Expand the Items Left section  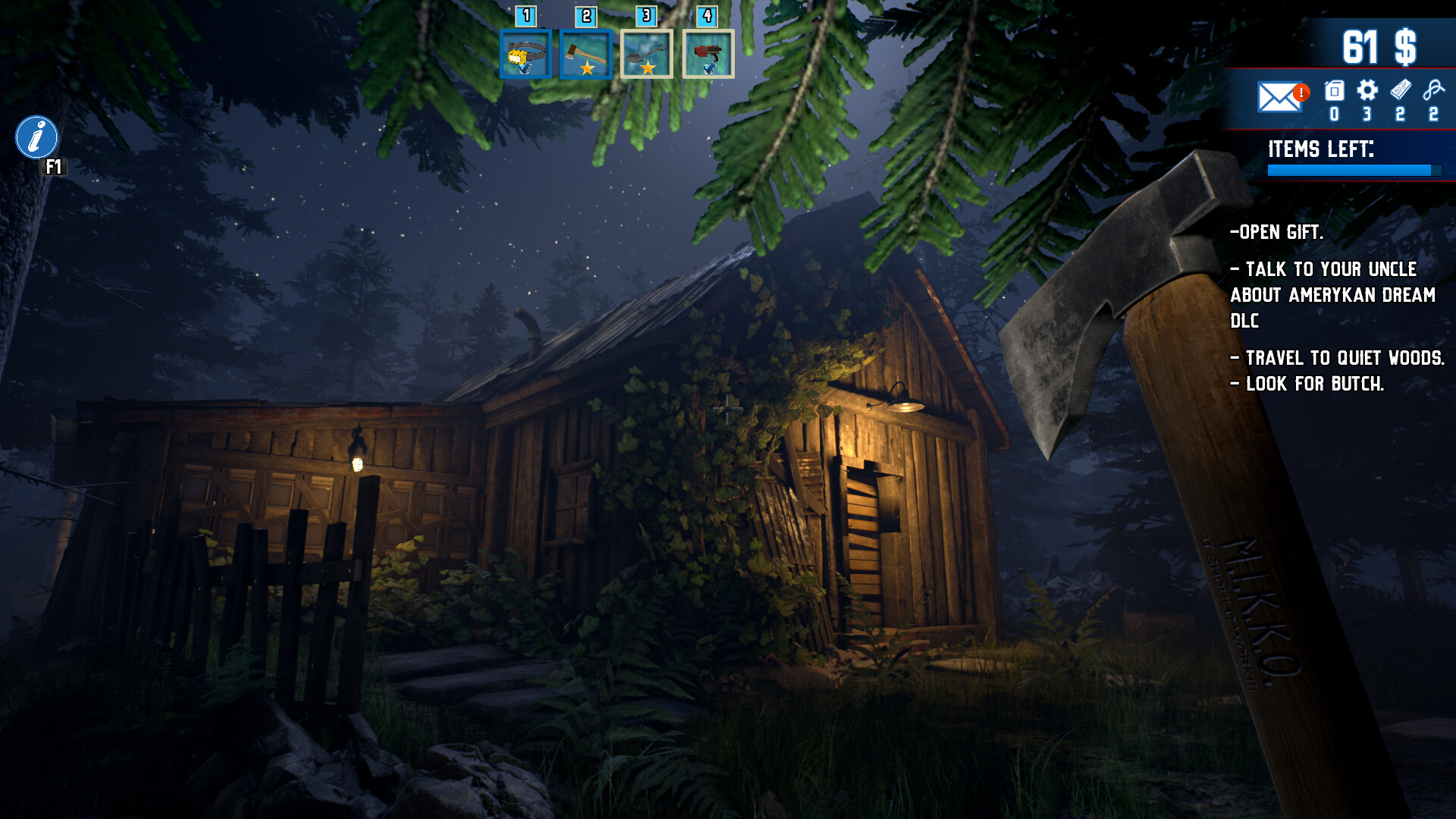[1321, 149]
